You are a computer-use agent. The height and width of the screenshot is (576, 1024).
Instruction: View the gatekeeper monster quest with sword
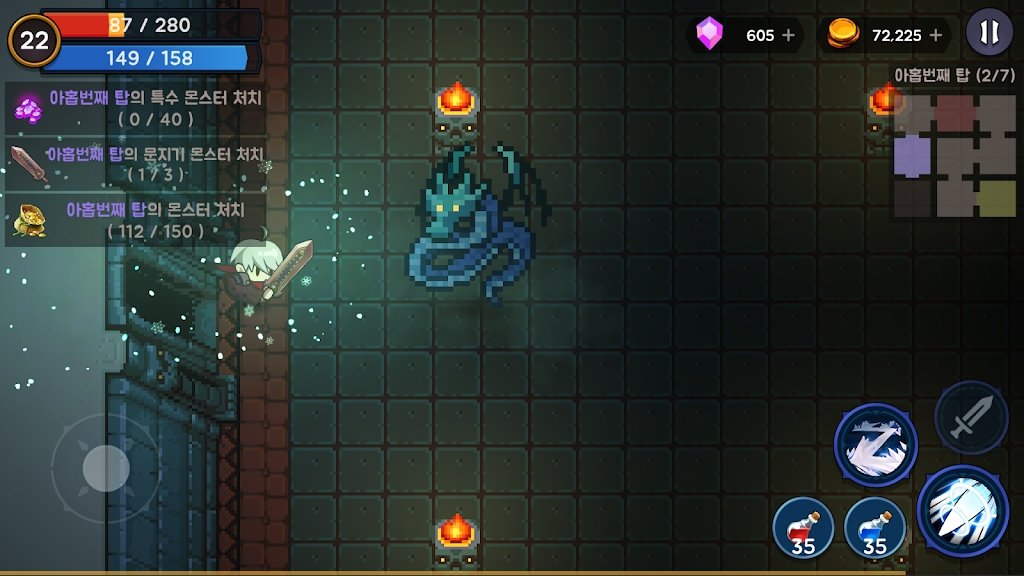pyautogui.click(x=138, y=163)
